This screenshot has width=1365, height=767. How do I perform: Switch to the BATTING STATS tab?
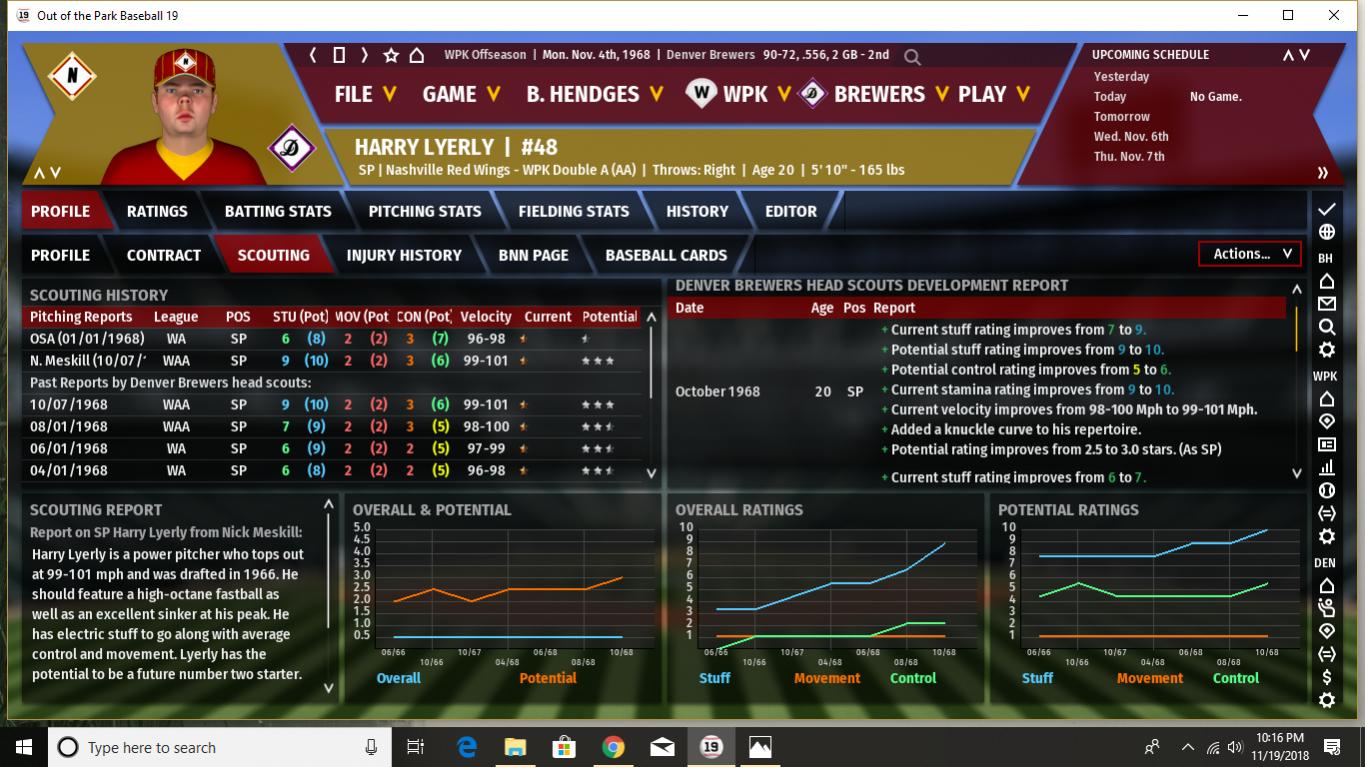pyautogui.click(x=278, y=211)
